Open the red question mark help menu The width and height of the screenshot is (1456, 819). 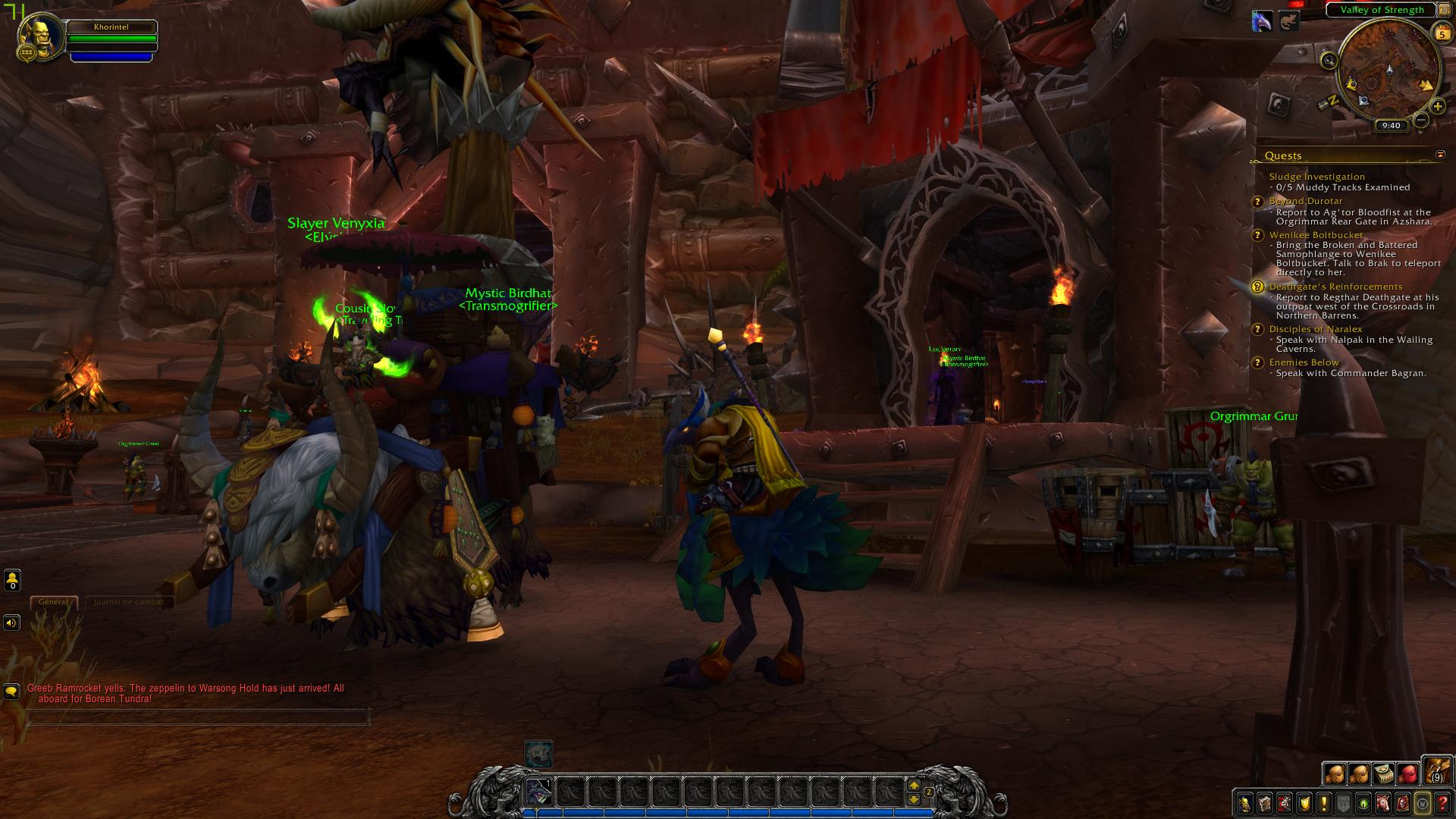click(1442, 803)
